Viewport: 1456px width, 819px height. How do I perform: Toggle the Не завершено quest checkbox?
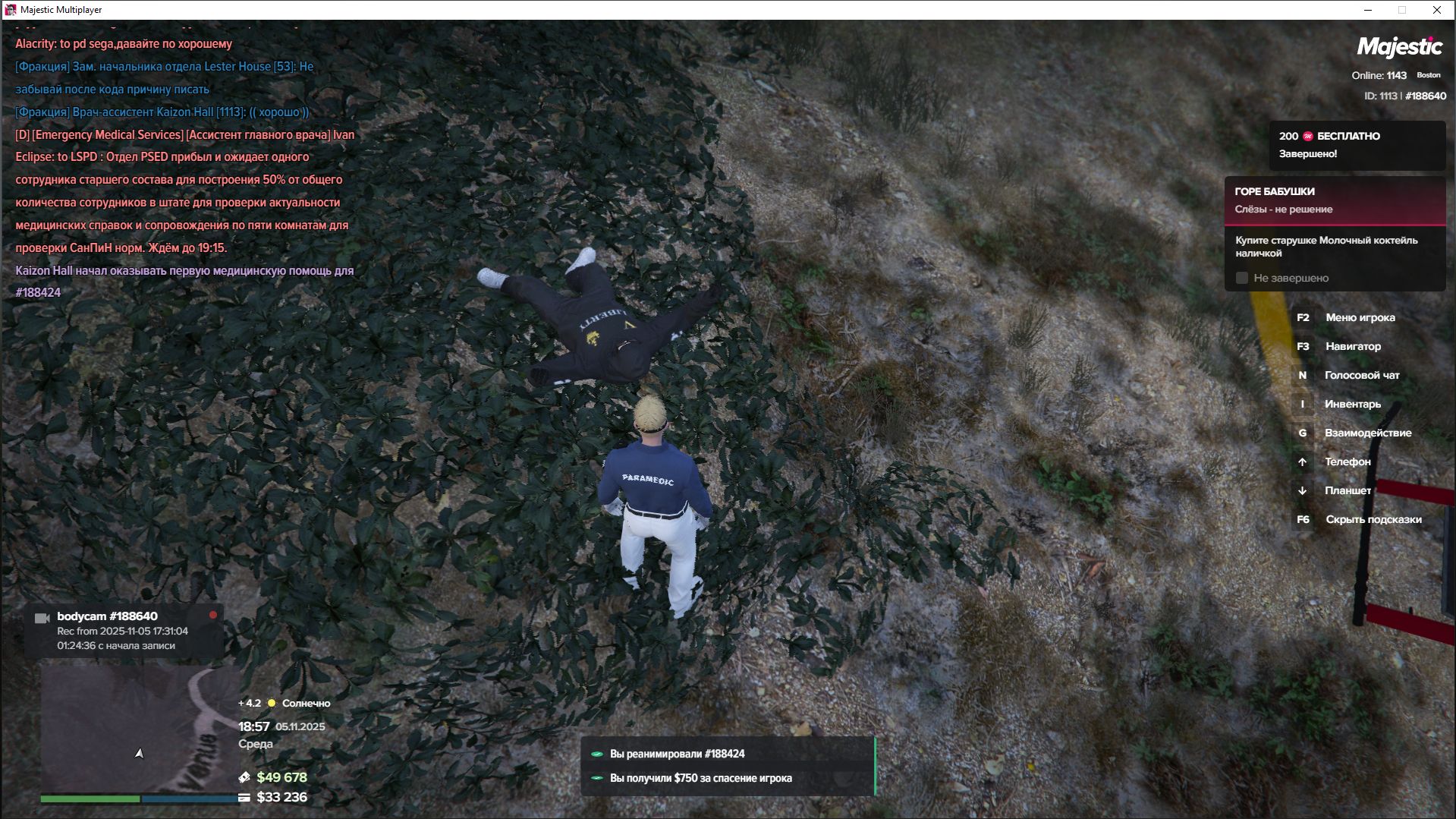[x=1242, y=279]
